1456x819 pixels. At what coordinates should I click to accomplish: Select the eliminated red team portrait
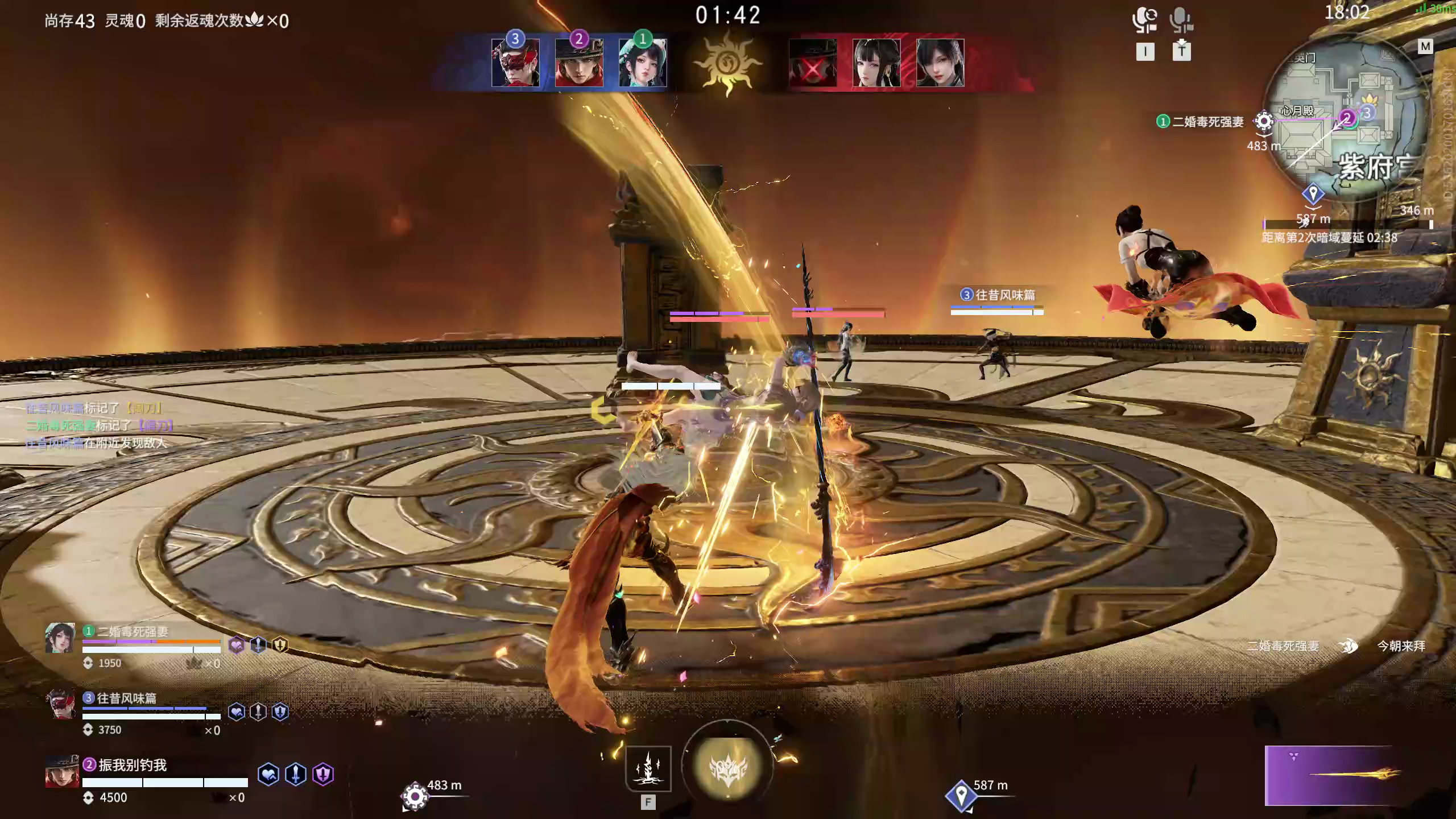813,64
